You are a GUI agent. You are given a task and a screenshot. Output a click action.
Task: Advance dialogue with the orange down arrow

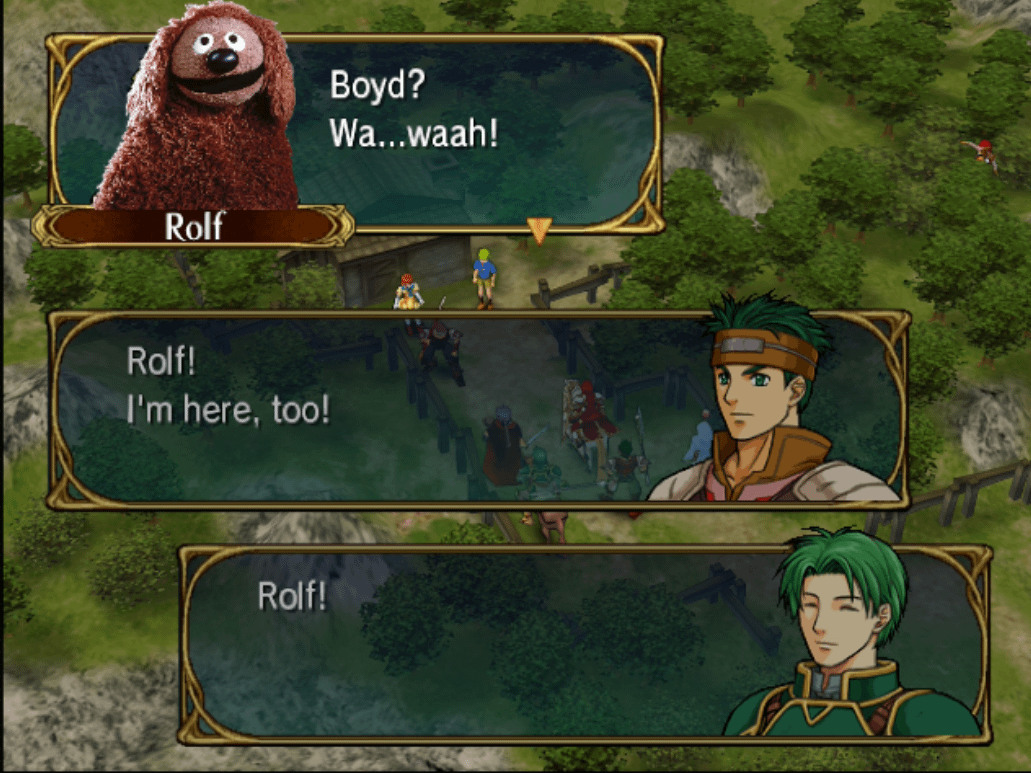tap(540, 231)
